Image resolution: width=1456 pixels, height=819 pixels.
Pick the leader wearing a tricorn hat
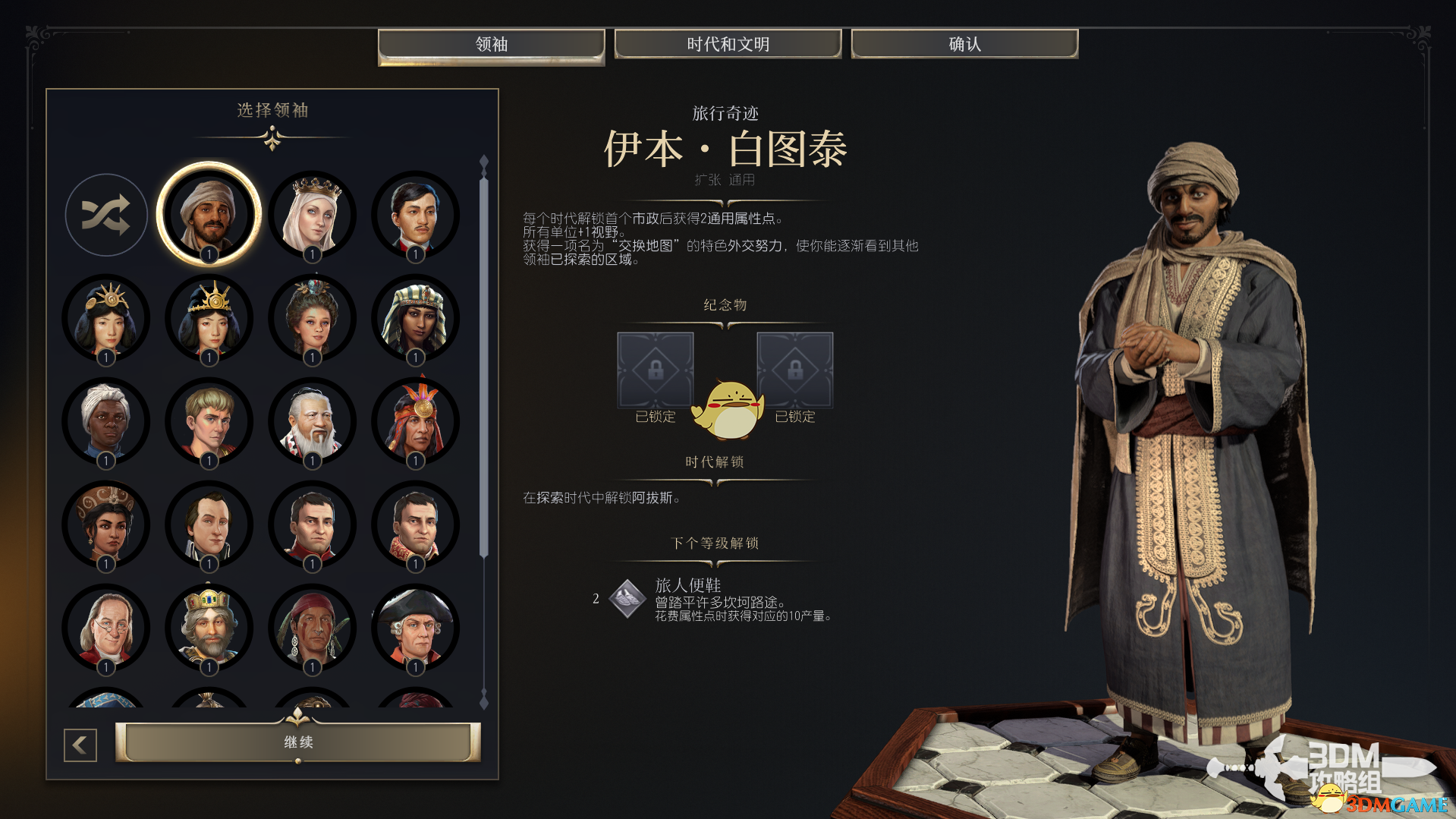[415, 627]
